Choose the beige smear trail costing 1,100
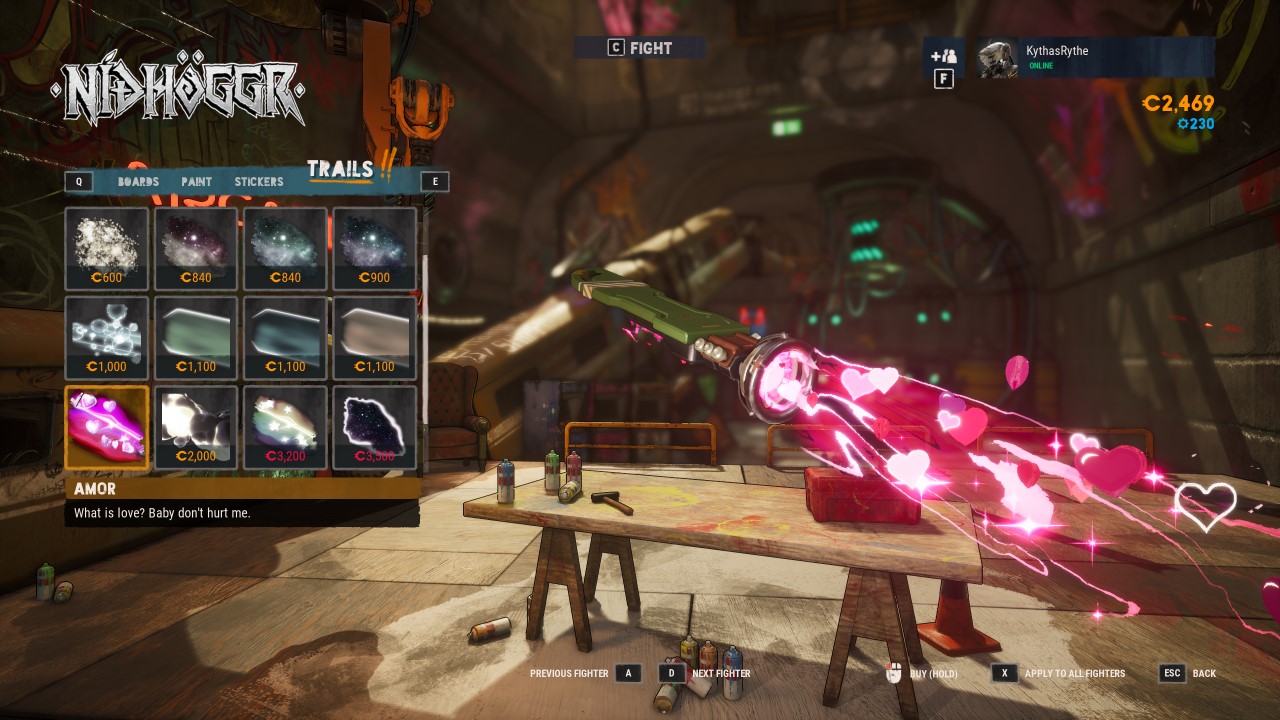The width and height of the screenshot is (1280, 720). (374, 338)
